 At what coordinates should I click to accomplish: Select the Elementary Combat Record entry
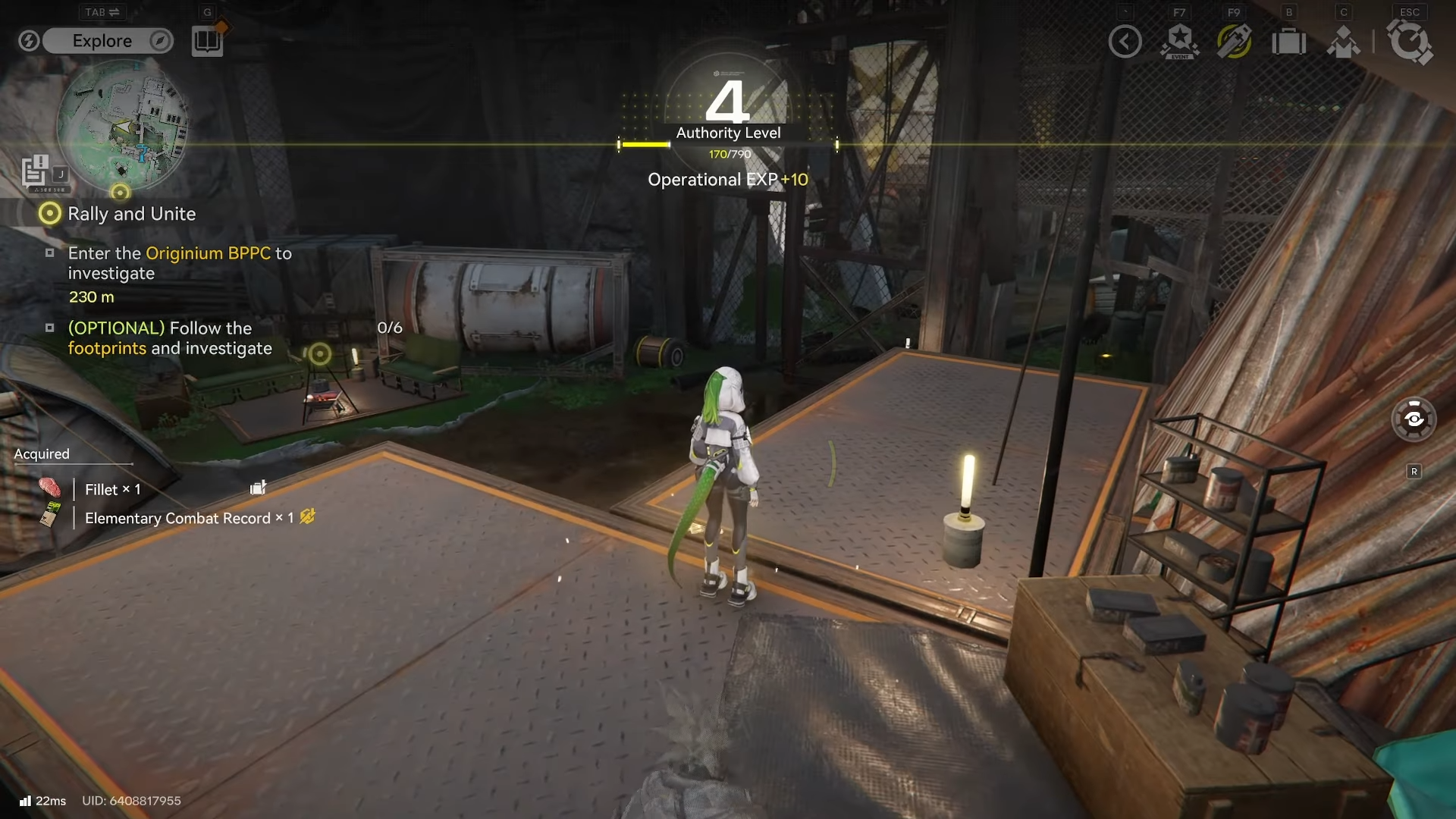click(177, 518)
